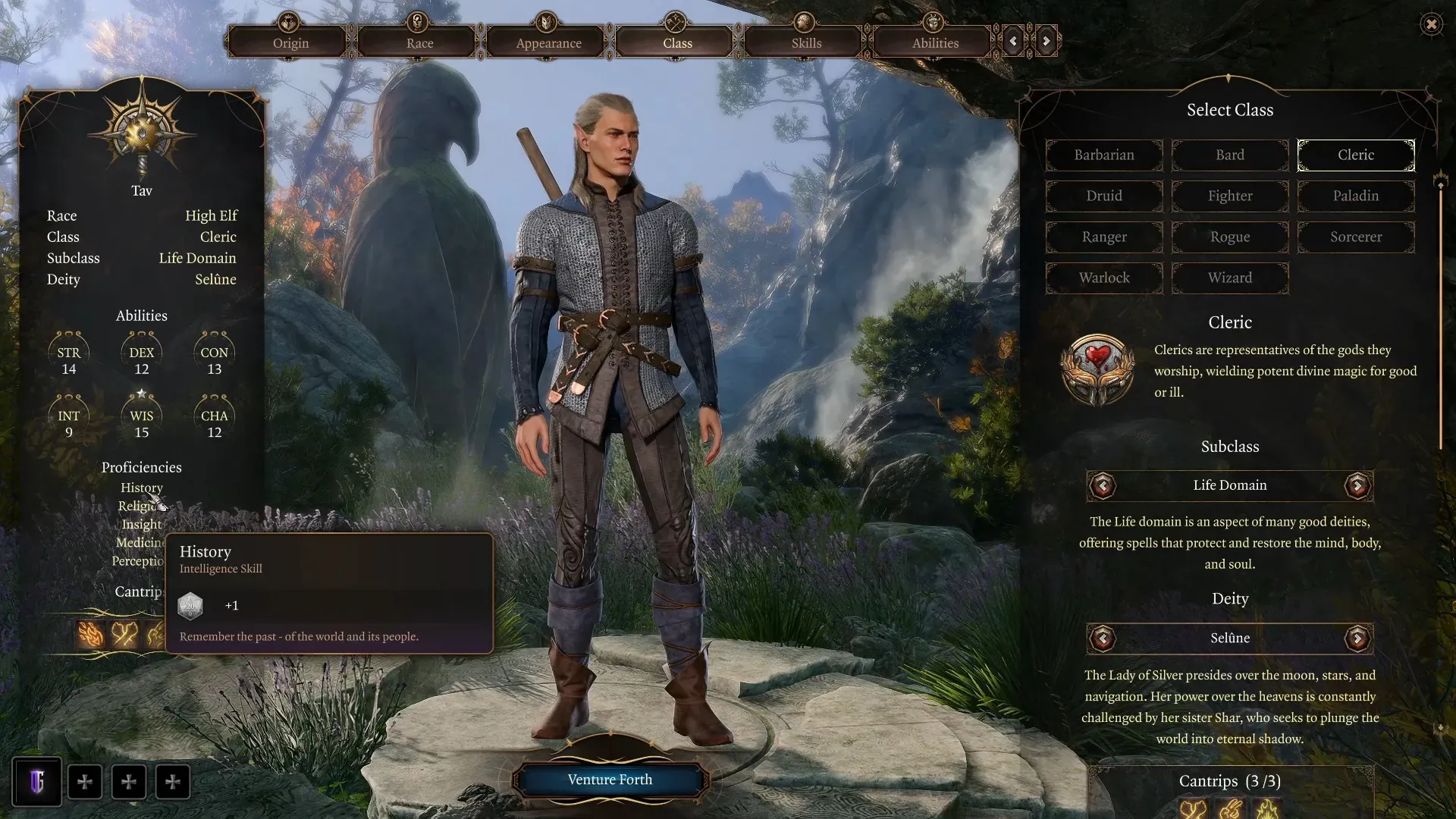This screenshot has height=819, width=1456.
Task: Select the Skills tab
Action: coord(806,42)
